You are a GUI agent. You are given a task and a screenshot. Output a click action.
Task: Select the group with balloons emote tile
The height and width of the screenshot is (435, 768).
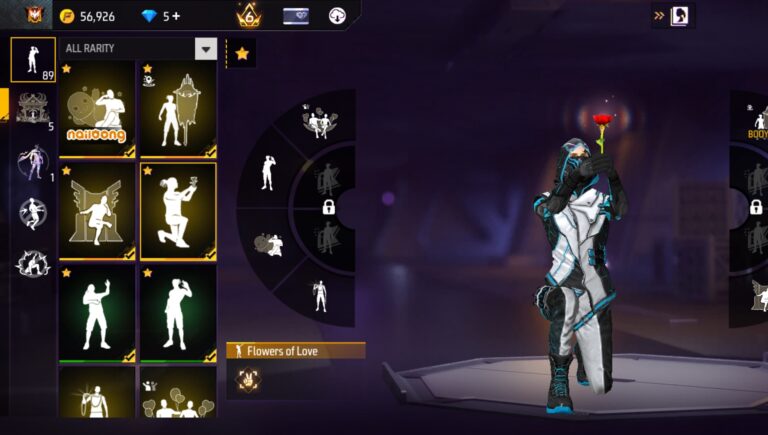[x=178, y=398]
